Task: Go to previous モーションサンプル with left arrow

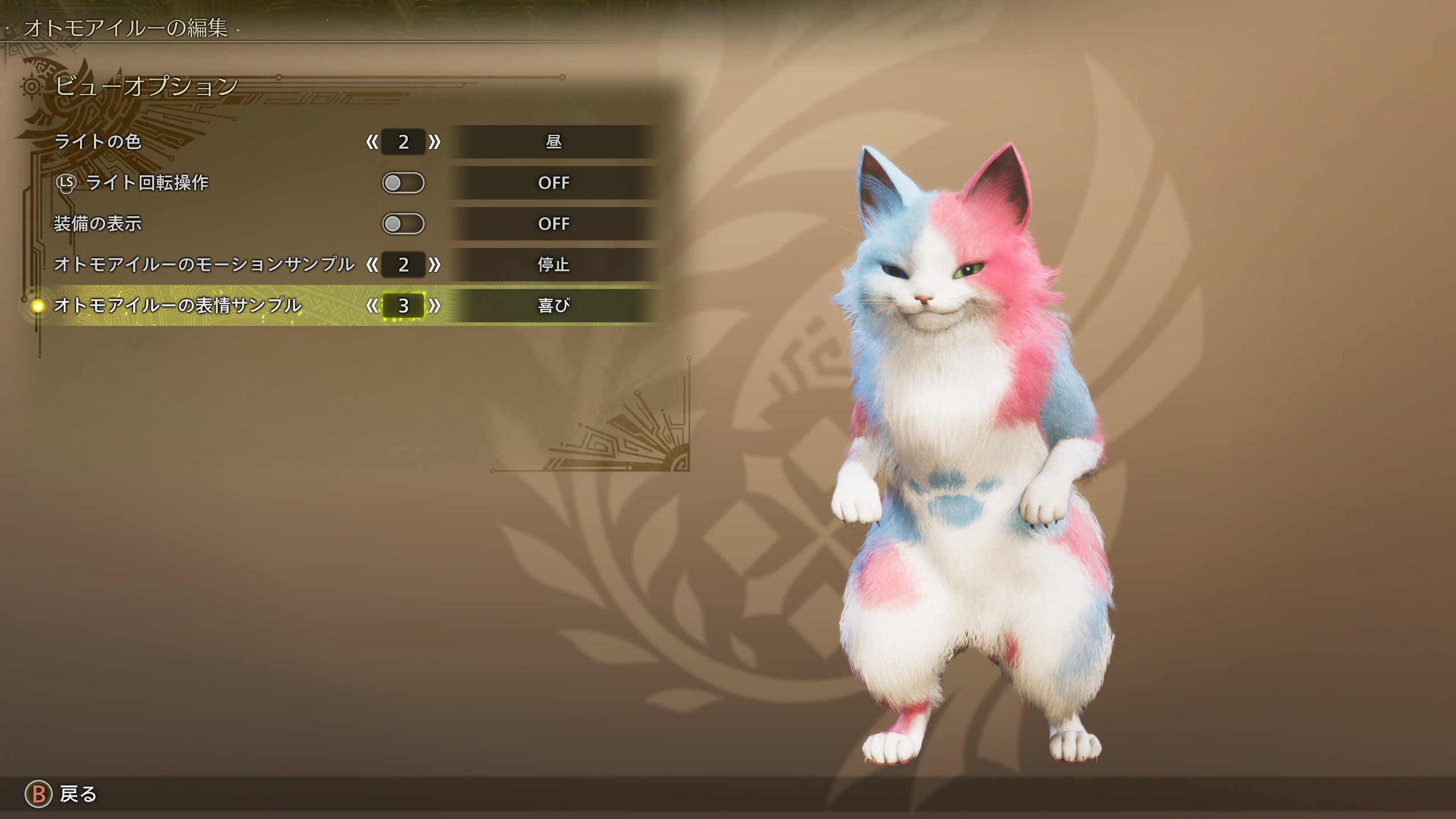Action: pos(372,264)
